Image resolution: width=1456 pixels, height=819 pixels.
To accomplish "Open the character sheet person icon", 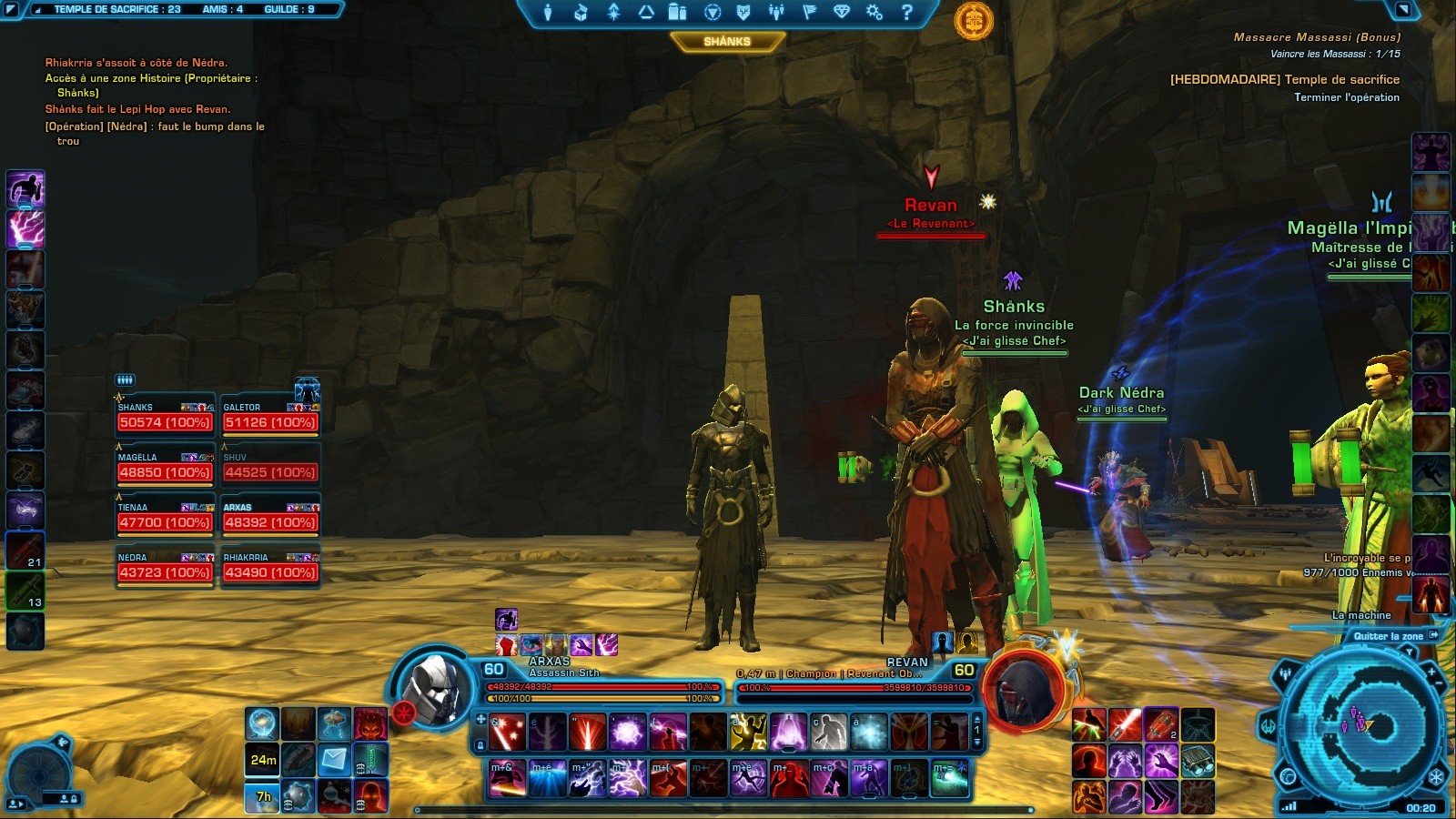I will point(547,12).
